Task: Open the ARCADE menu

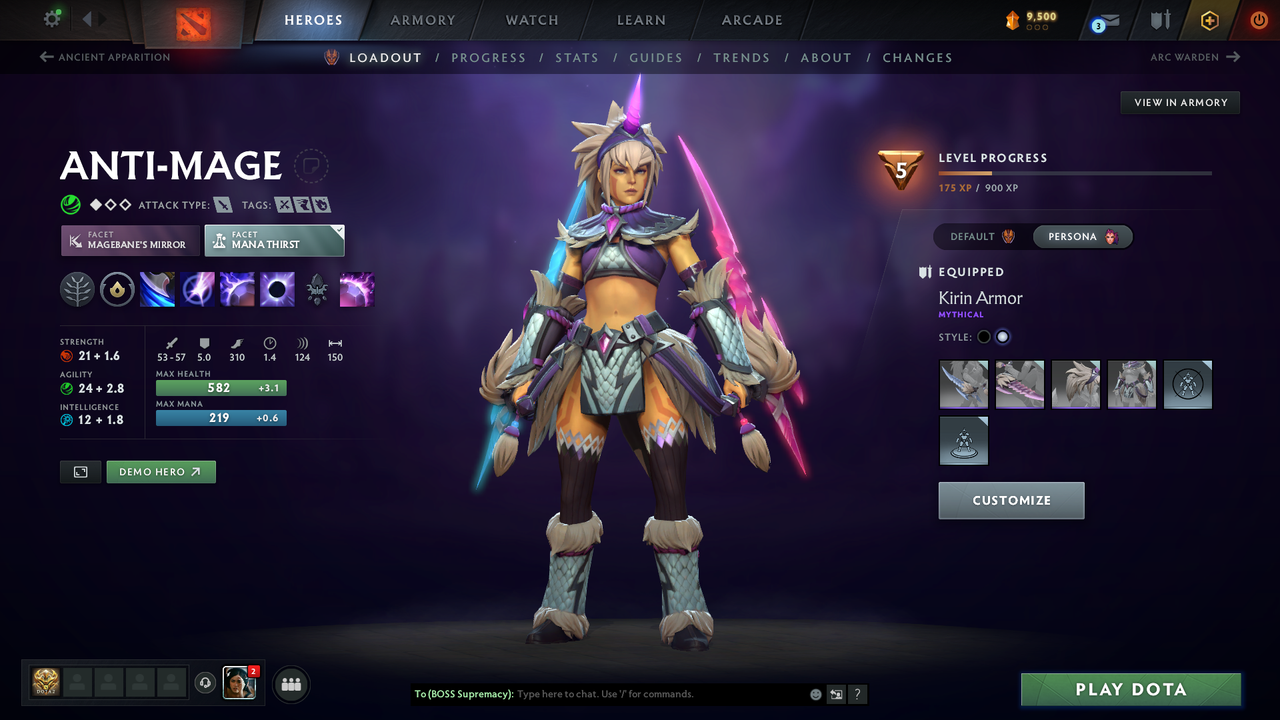Action: [751, 20]
